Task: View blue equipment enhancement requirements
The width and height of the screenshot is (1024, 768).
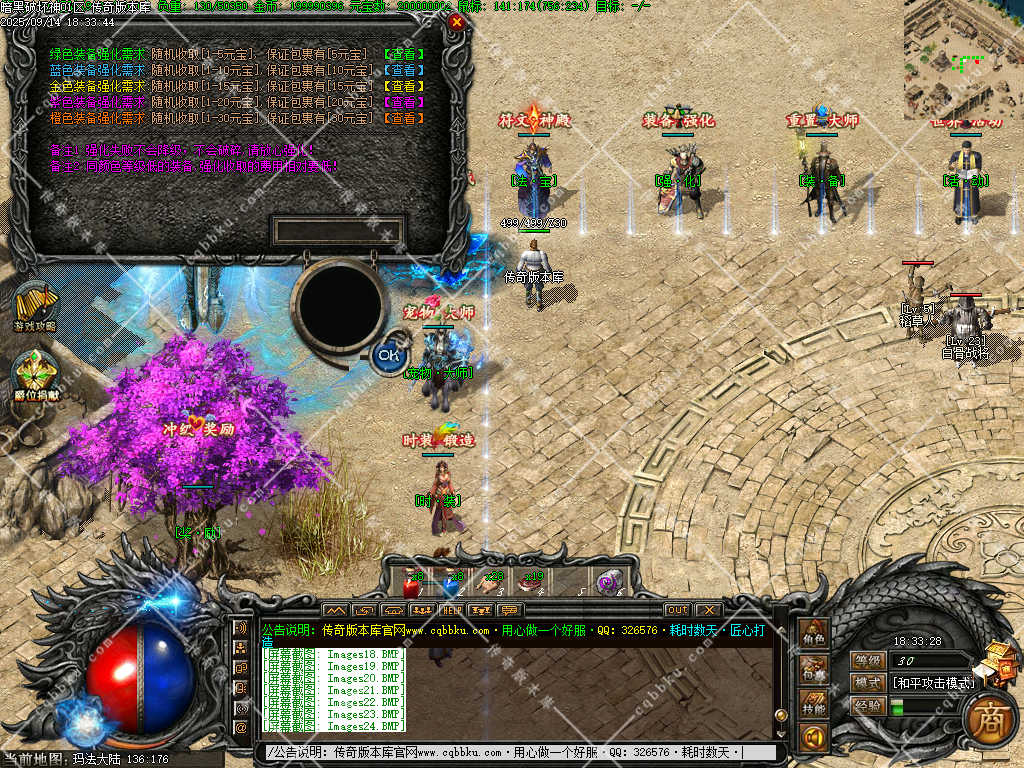Action: [x=404, y=70]
